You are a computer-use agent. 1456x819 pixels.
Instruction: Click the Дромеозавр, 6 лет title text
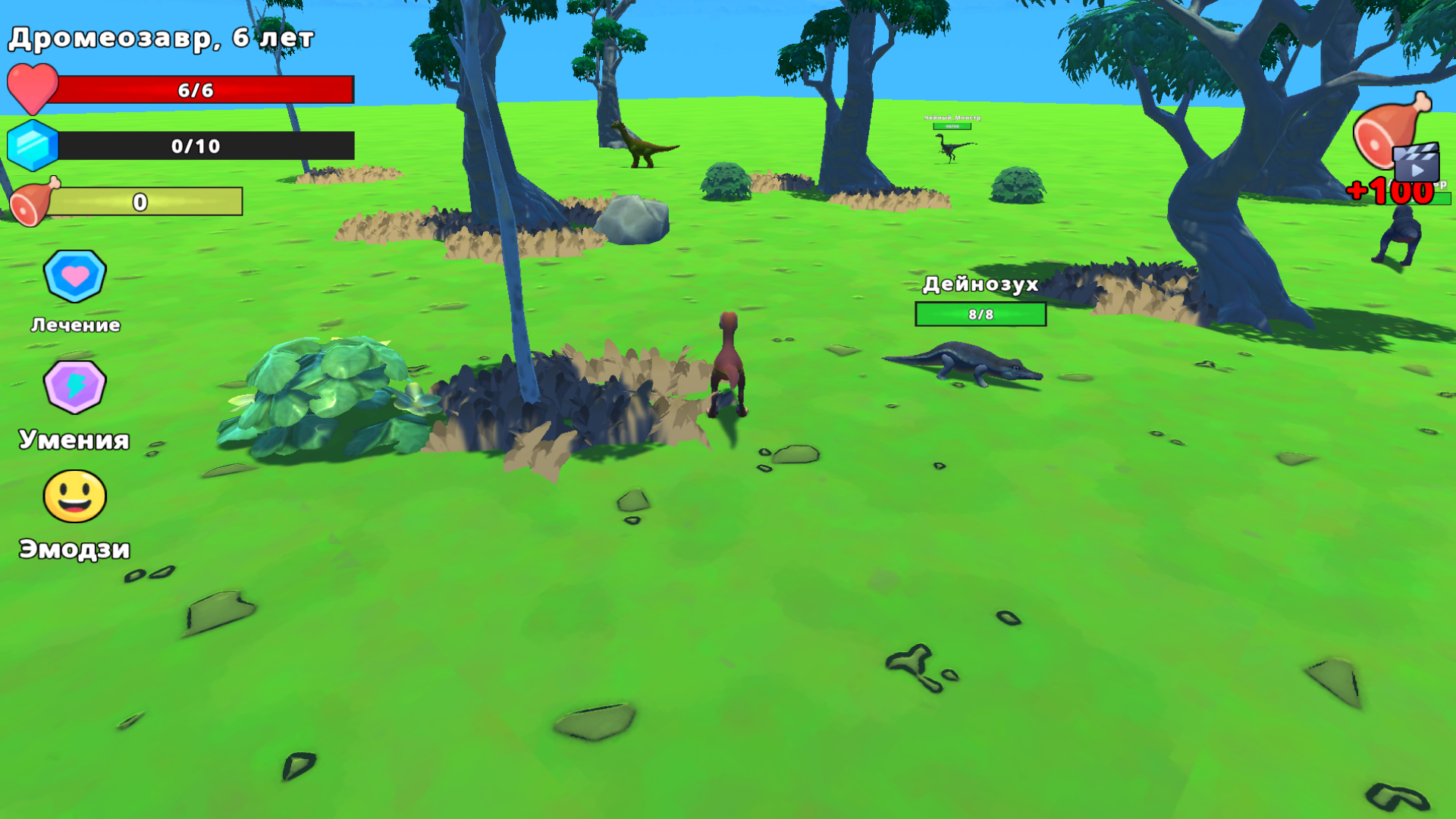click(x=162, y=36)
